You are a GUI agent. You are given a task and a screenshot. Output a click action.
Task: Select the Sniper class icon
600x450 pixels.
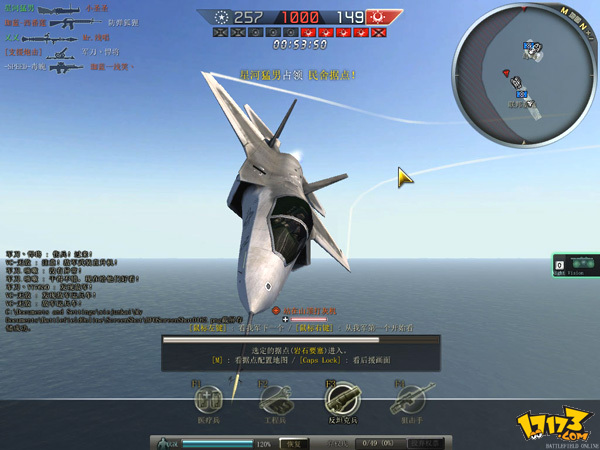pos(407,399)
